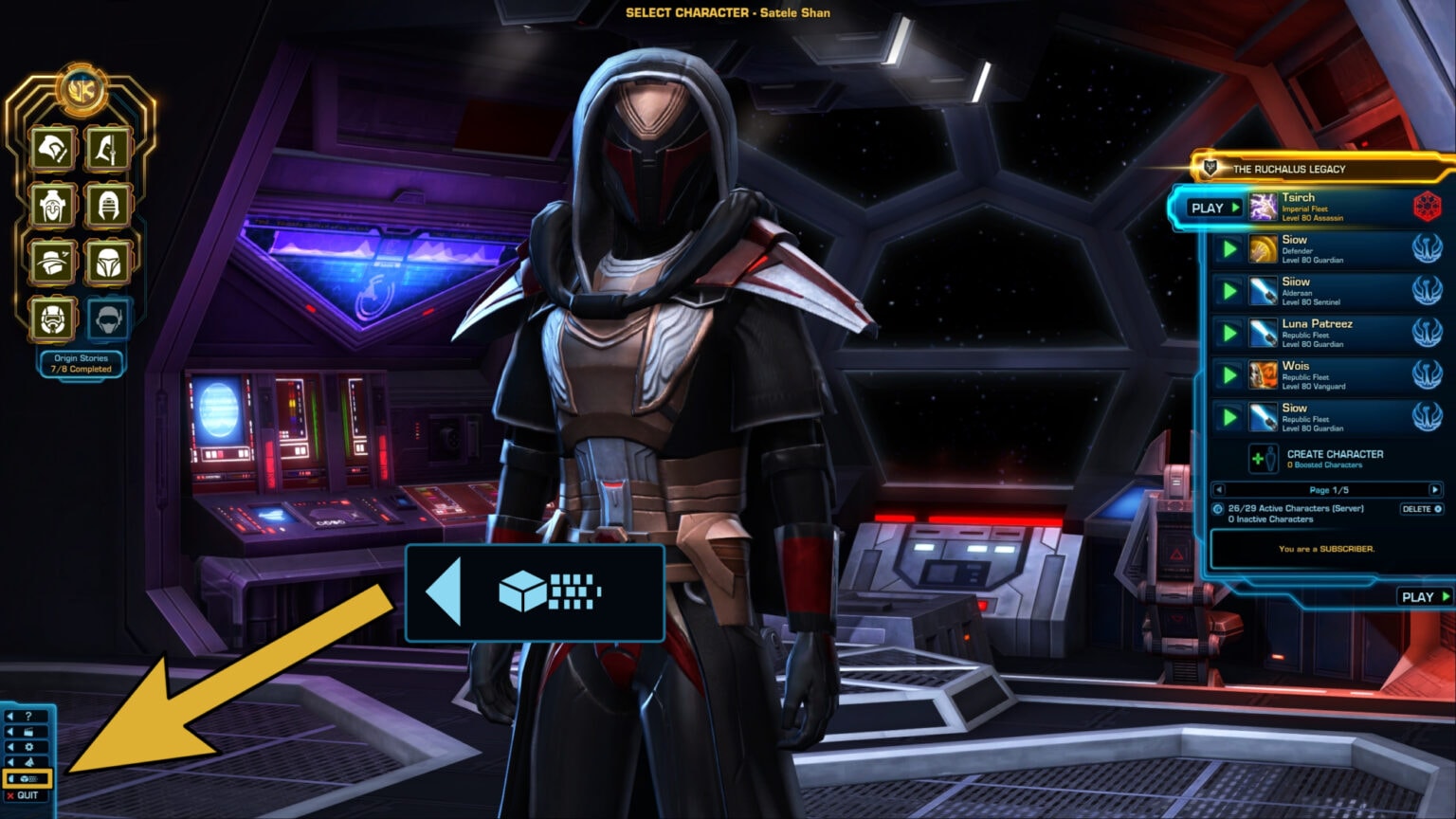Open the Bounty Hunter origin story icon
Image resolution: width=1456 pixels, height=819 pixels.
click(x=109, y=264)
